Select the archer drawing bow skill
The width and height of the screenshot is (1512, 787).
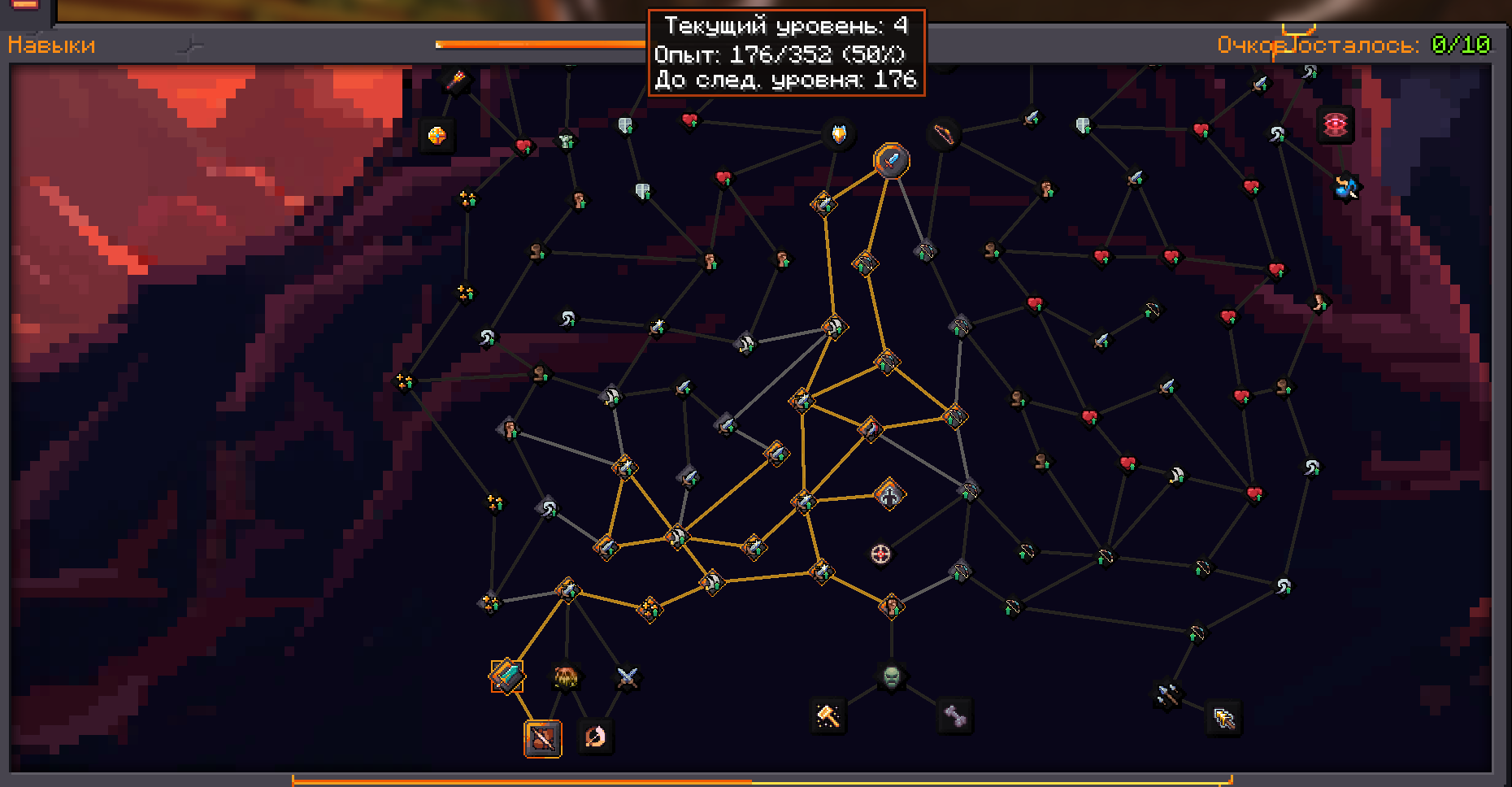point(595,737)
